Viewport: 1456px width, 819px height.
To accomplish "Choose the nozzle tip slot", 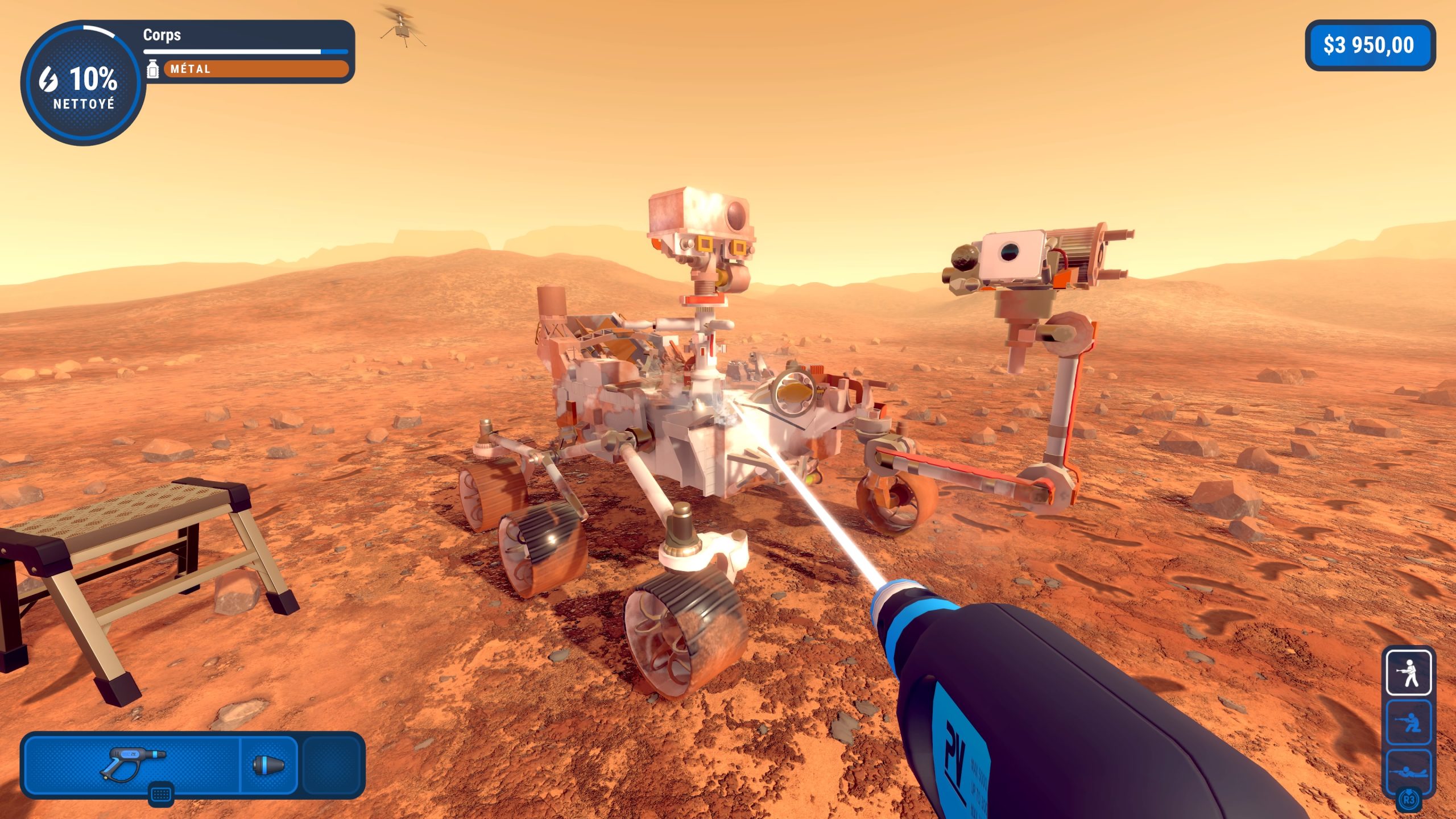I will click(x=268, y=764).
